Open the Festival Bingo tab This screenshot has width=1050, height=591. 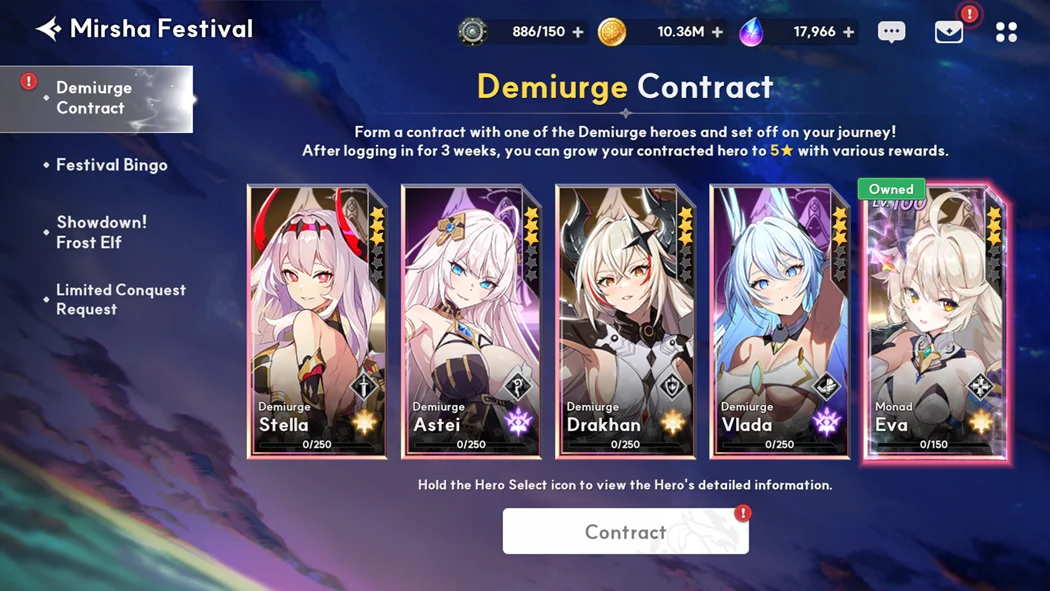111,165
